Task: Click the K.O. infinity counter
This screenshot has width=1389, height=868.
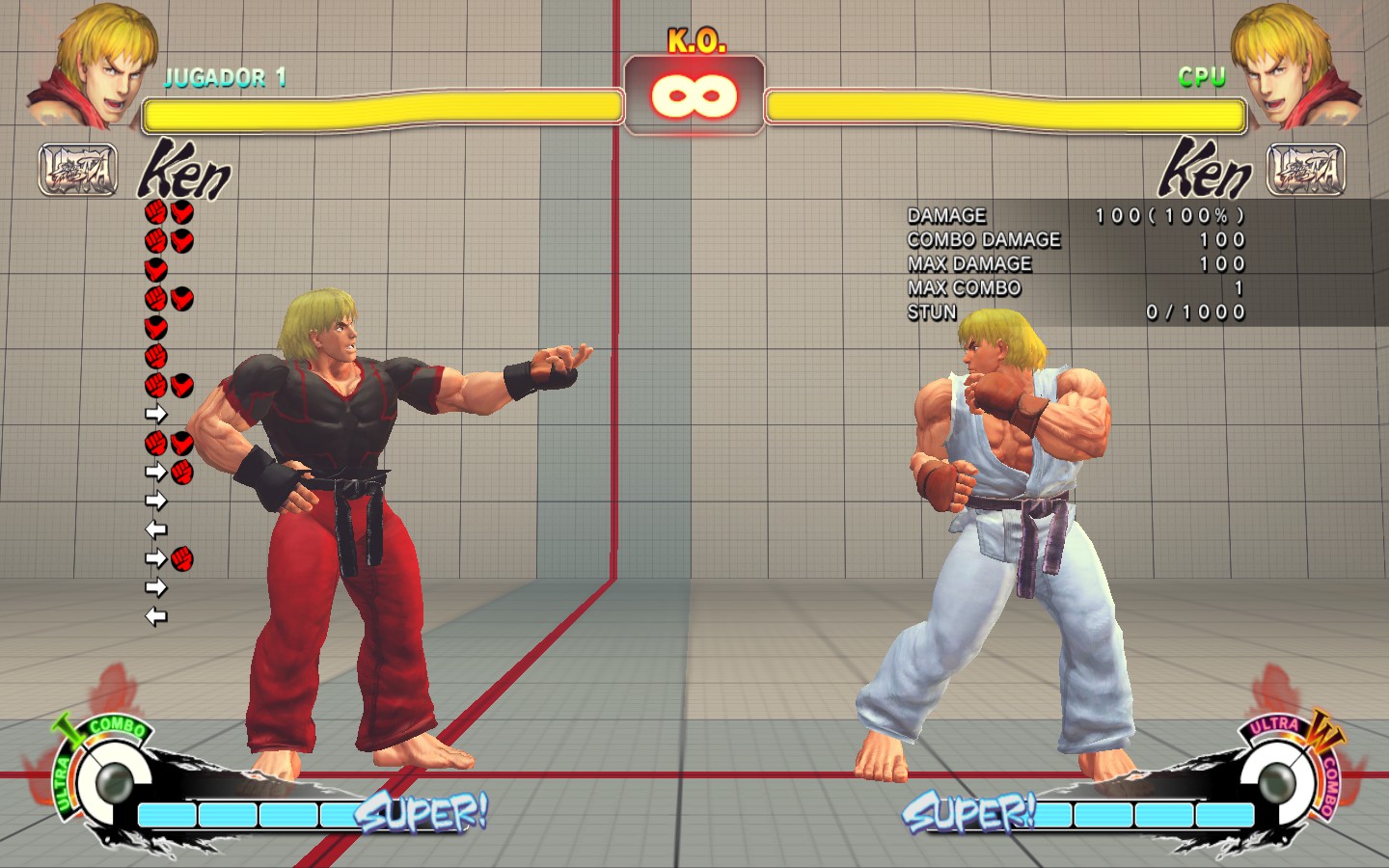Action: point(694,95)
